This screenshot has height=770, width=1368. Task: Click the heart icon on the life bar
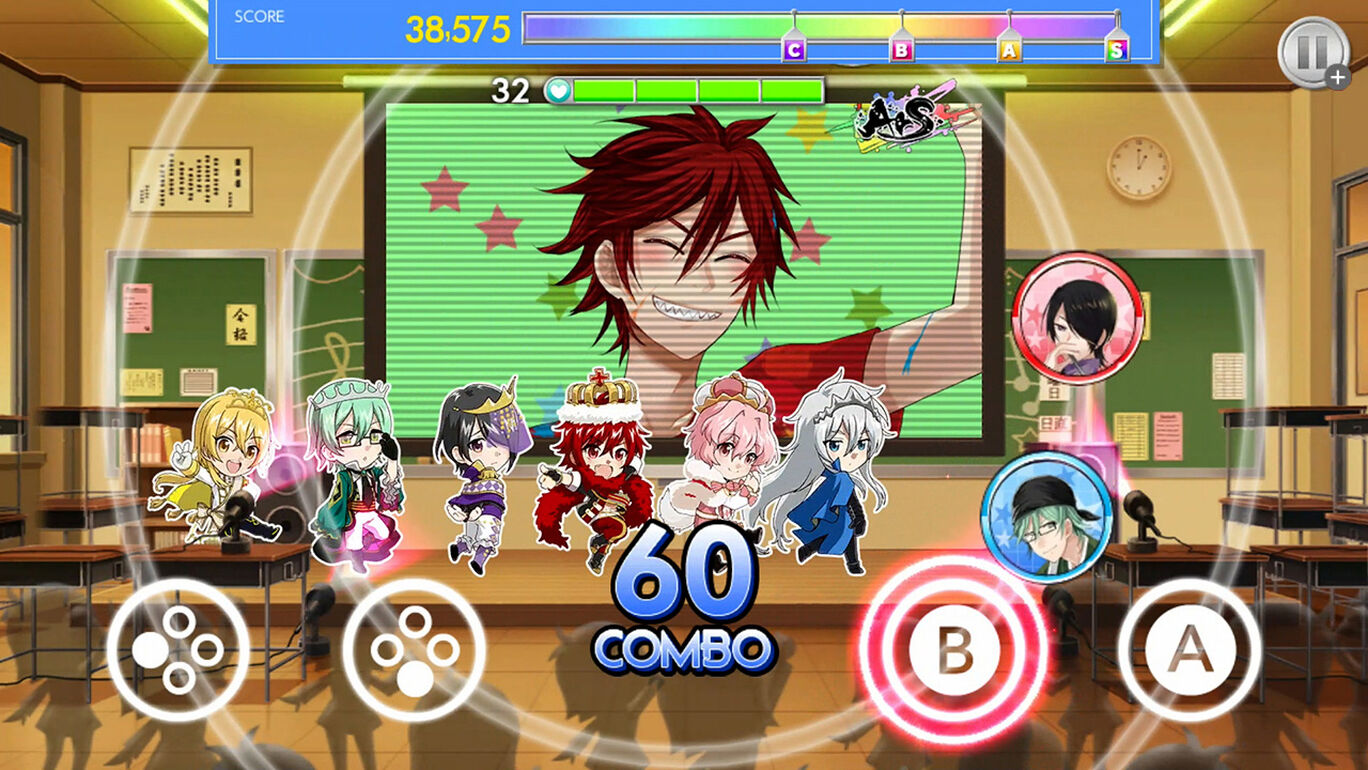coord(557,89)
